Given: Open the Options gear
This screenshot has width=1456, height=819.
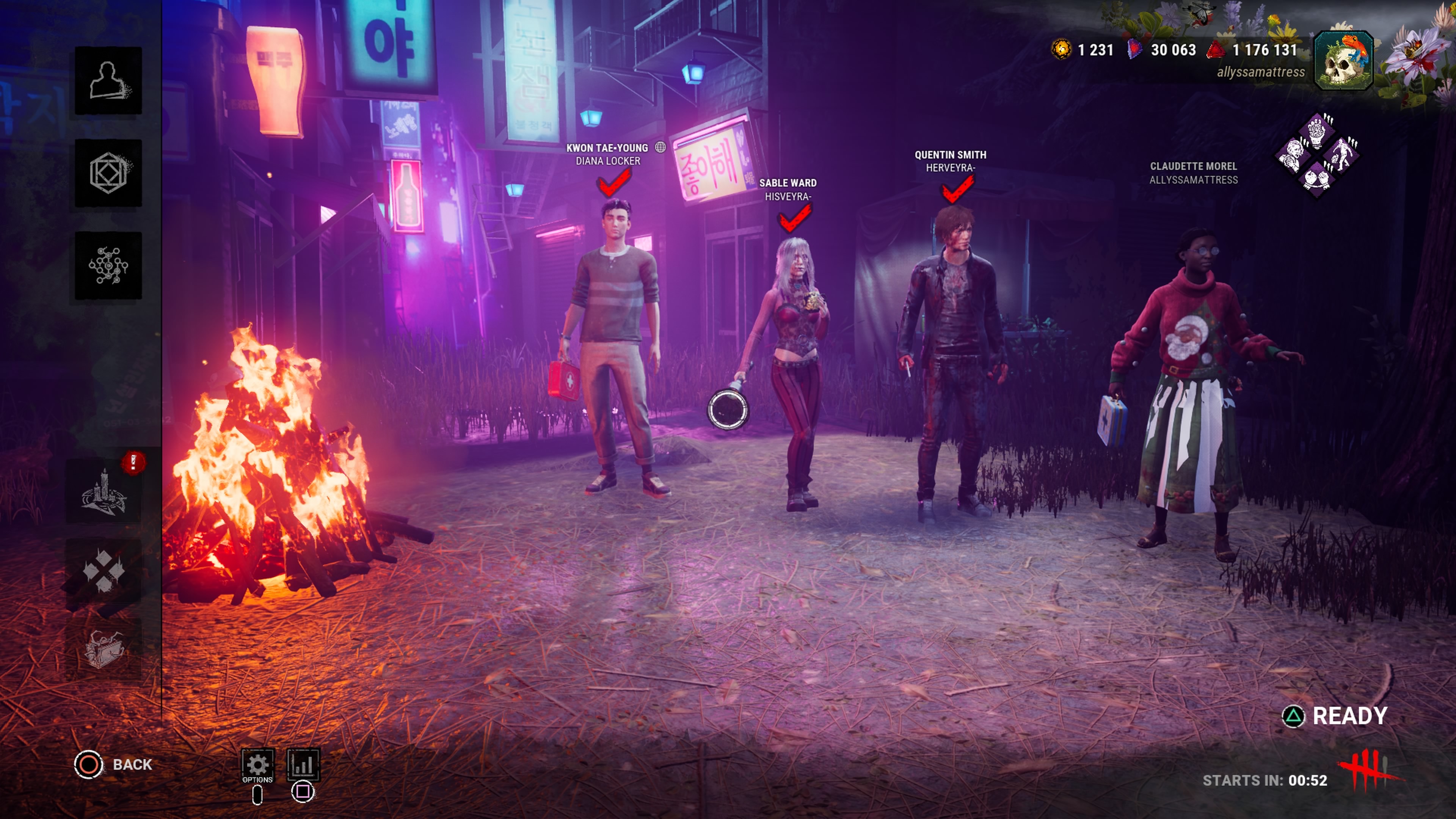Looking at the screenshot, I should [258, 765].
